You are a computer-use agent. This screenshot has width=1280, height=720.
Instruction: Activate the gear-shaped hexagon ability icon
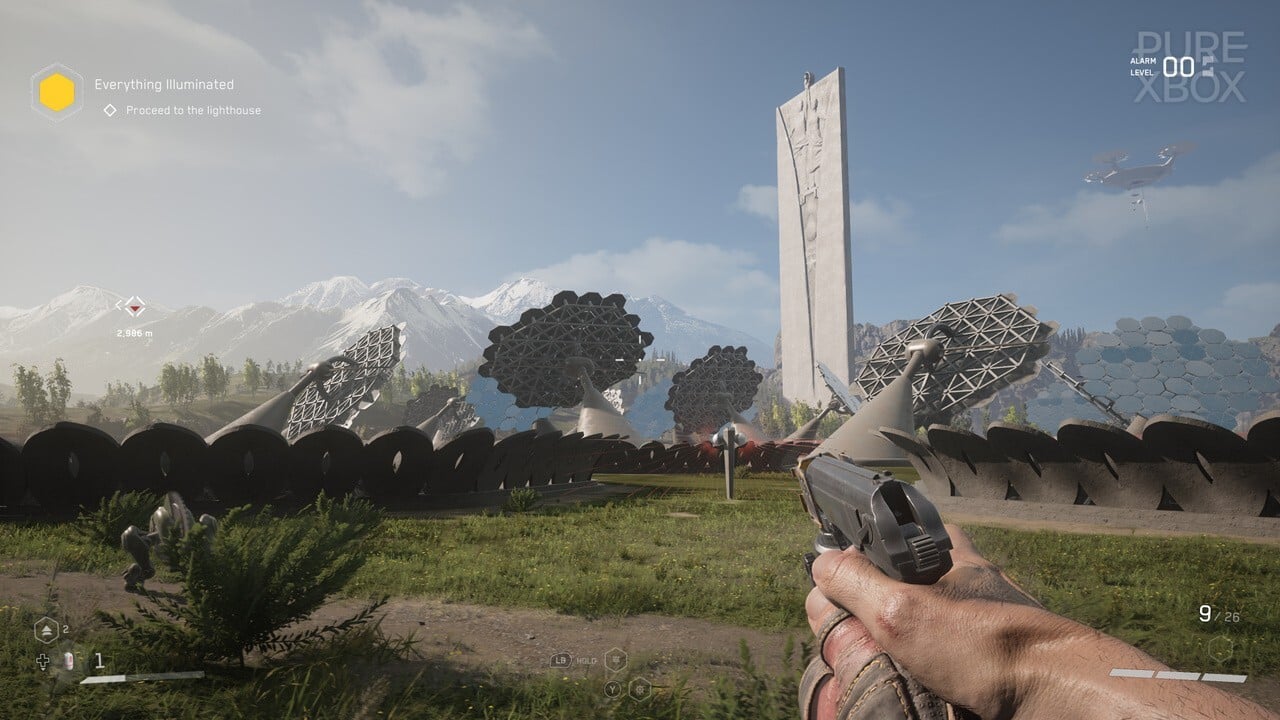click(639, 688)
